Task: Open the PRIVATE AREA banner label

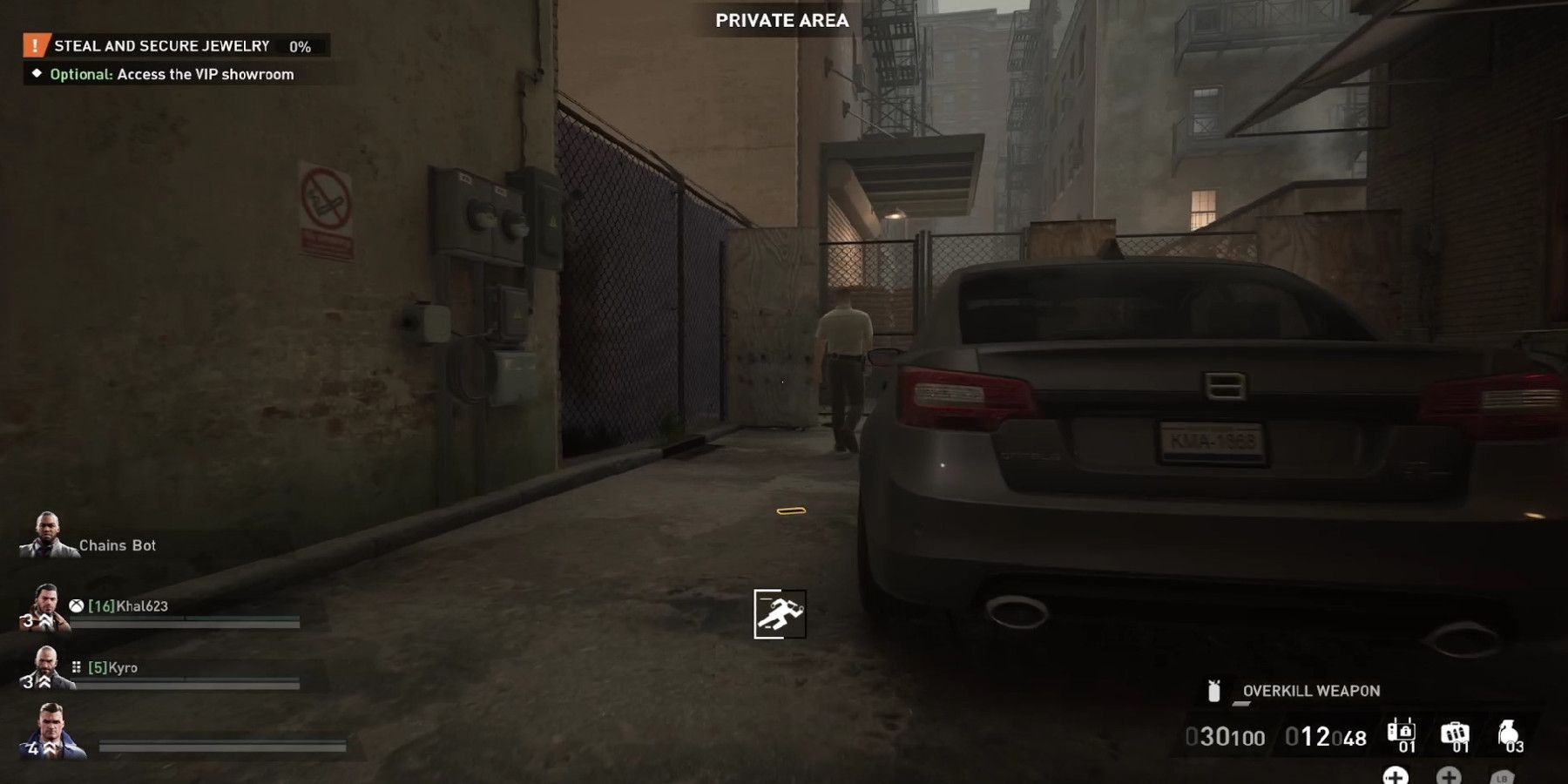Action: point(781,21)
